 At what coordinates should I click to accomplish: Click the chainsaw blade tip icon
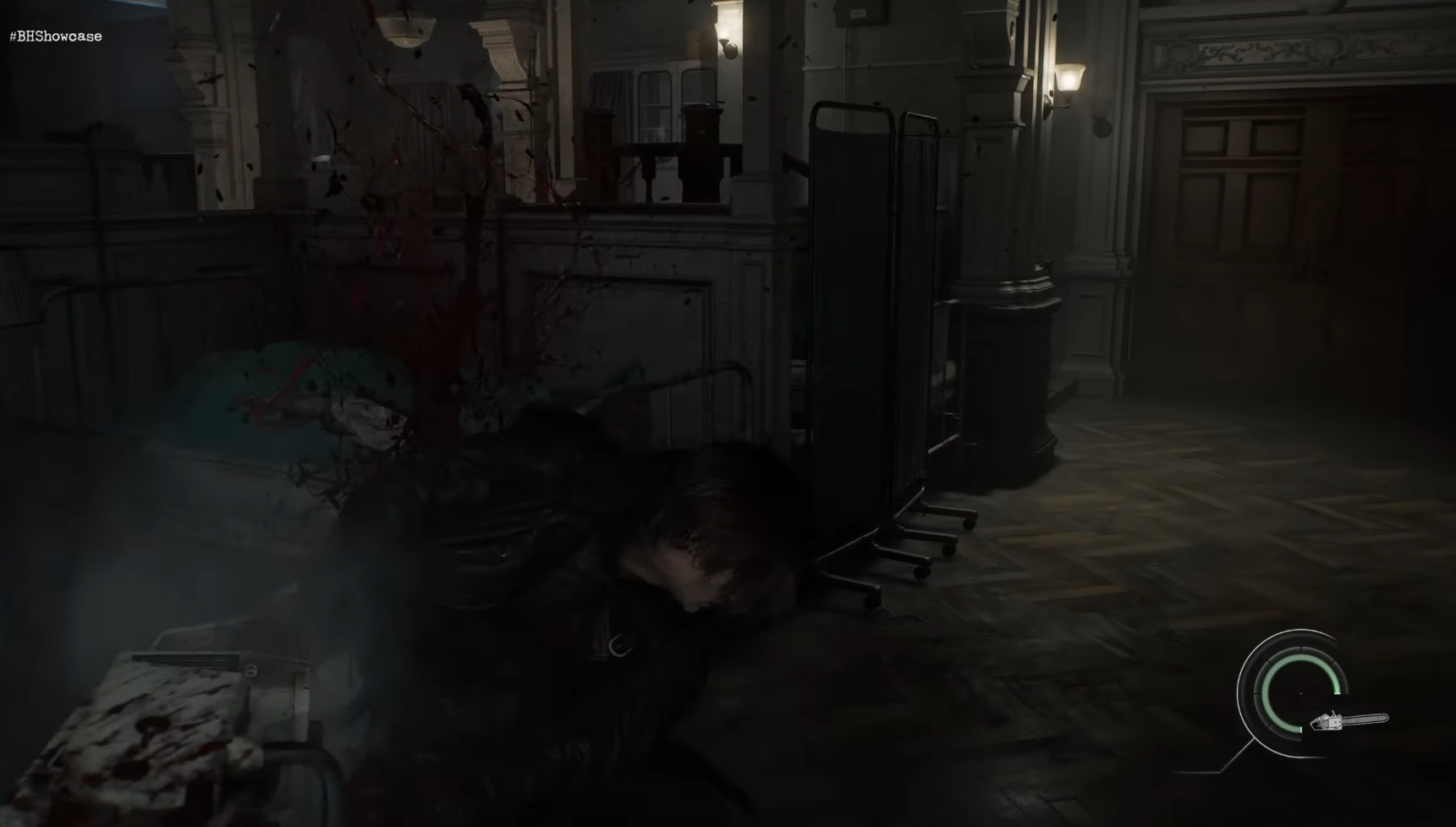pos(1385,718)
